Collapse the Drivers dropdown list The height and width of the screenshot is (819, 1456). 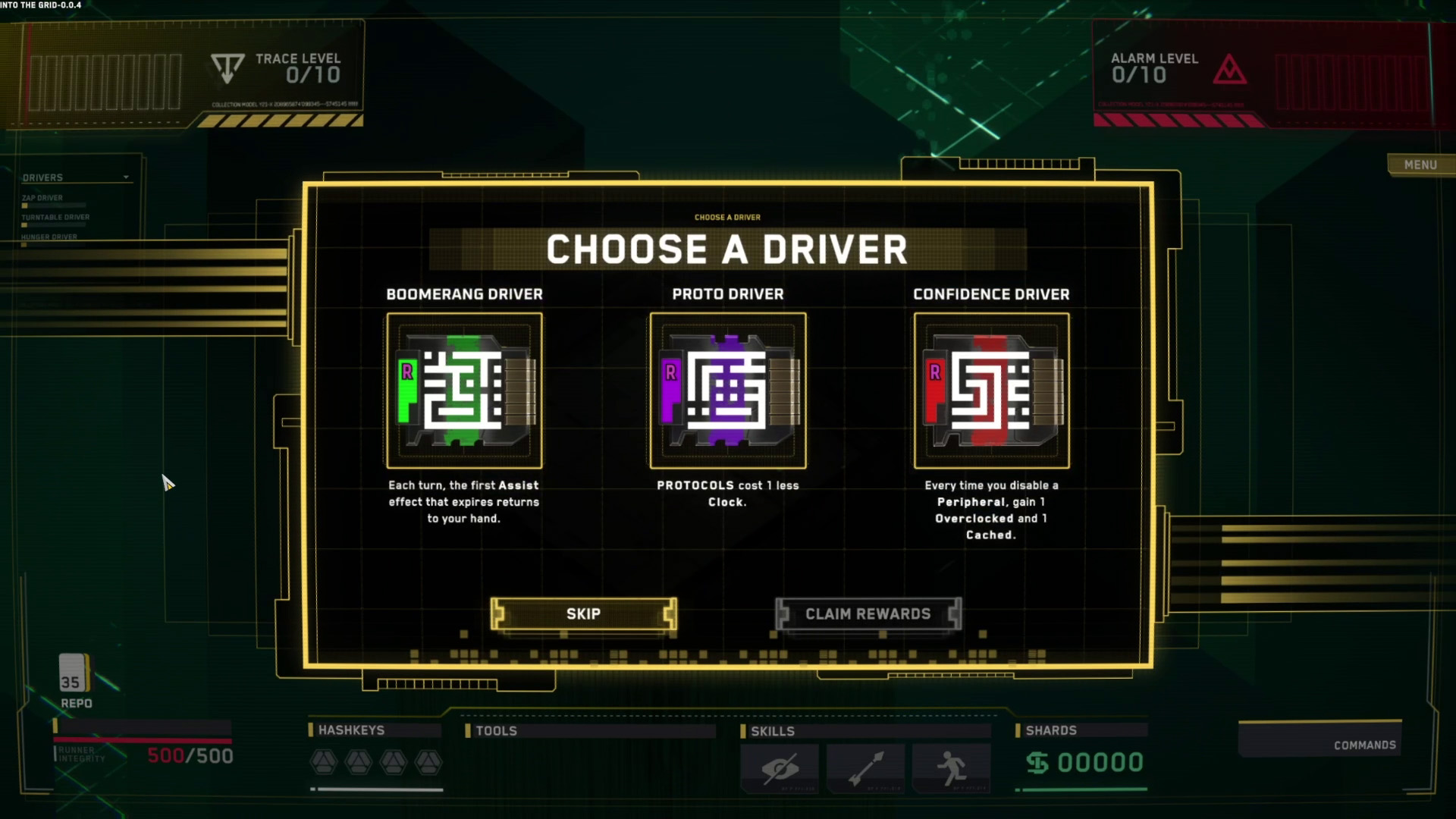126,177
